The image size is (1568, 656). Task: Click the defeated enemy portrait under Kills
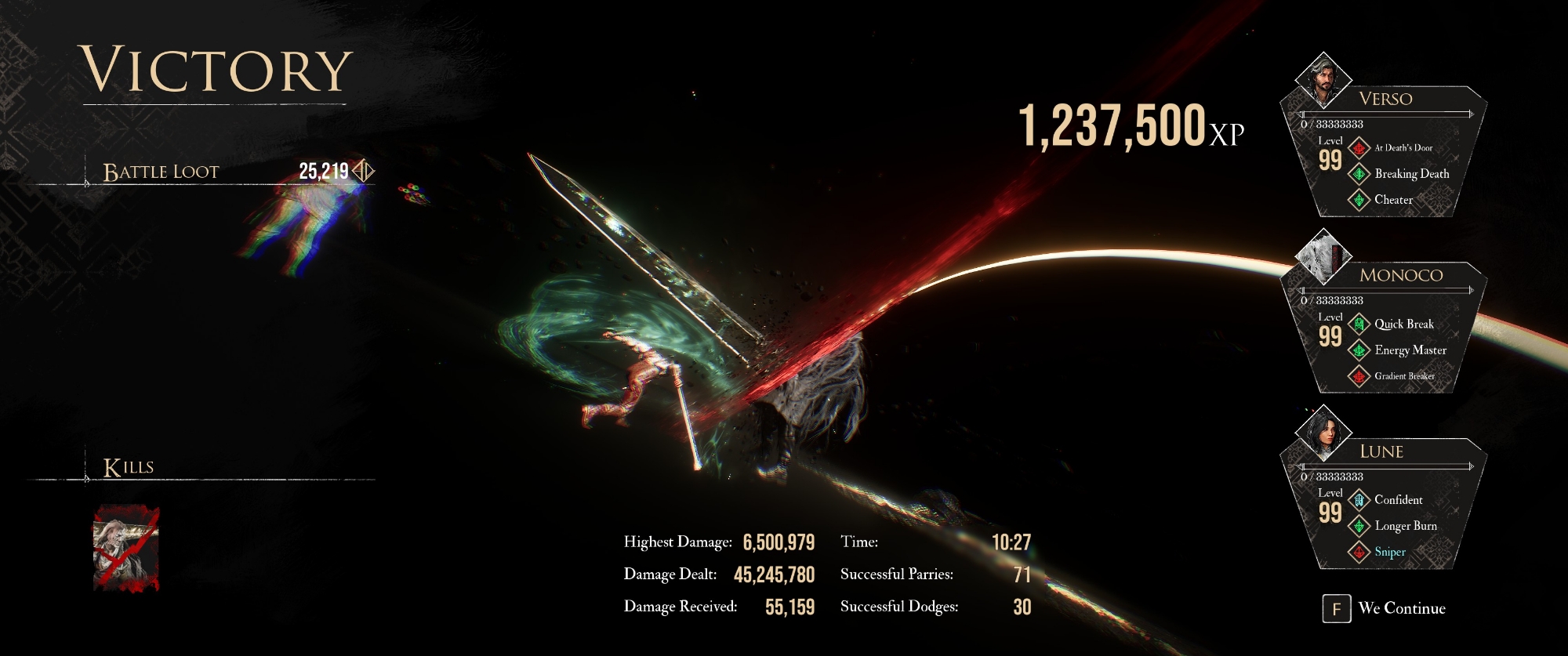pos(126,548)
